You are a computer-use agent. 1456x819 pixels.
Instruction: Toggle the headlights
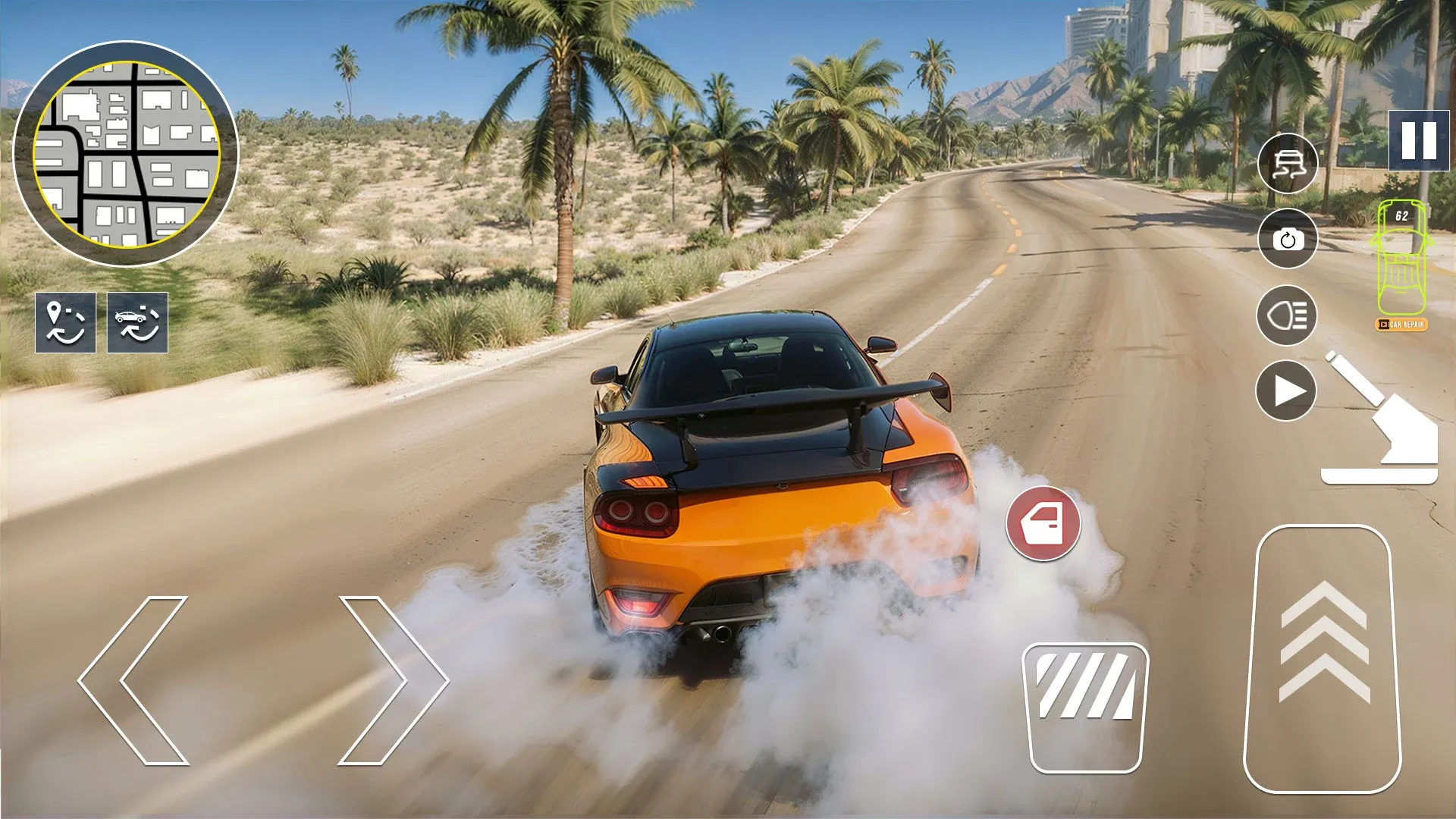[x=1287, y=315]
